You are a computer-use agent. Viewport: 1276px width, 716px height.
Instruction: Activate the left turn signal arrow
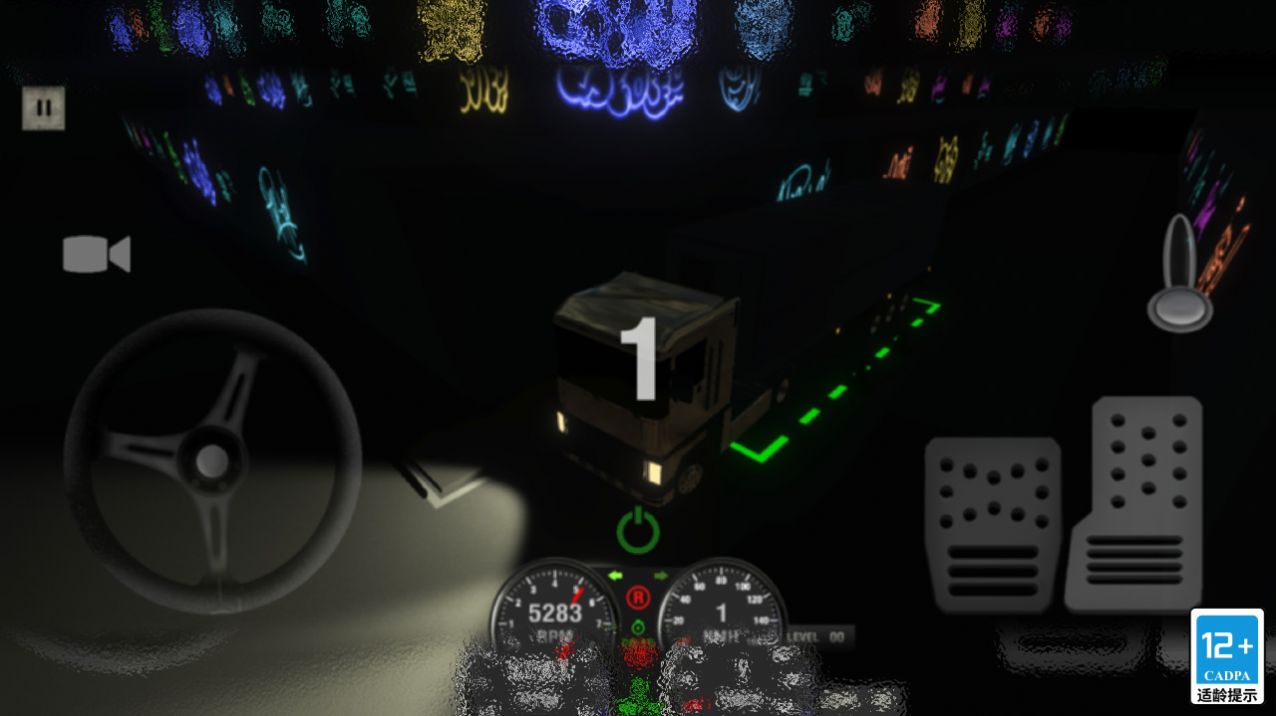point(616,575)
